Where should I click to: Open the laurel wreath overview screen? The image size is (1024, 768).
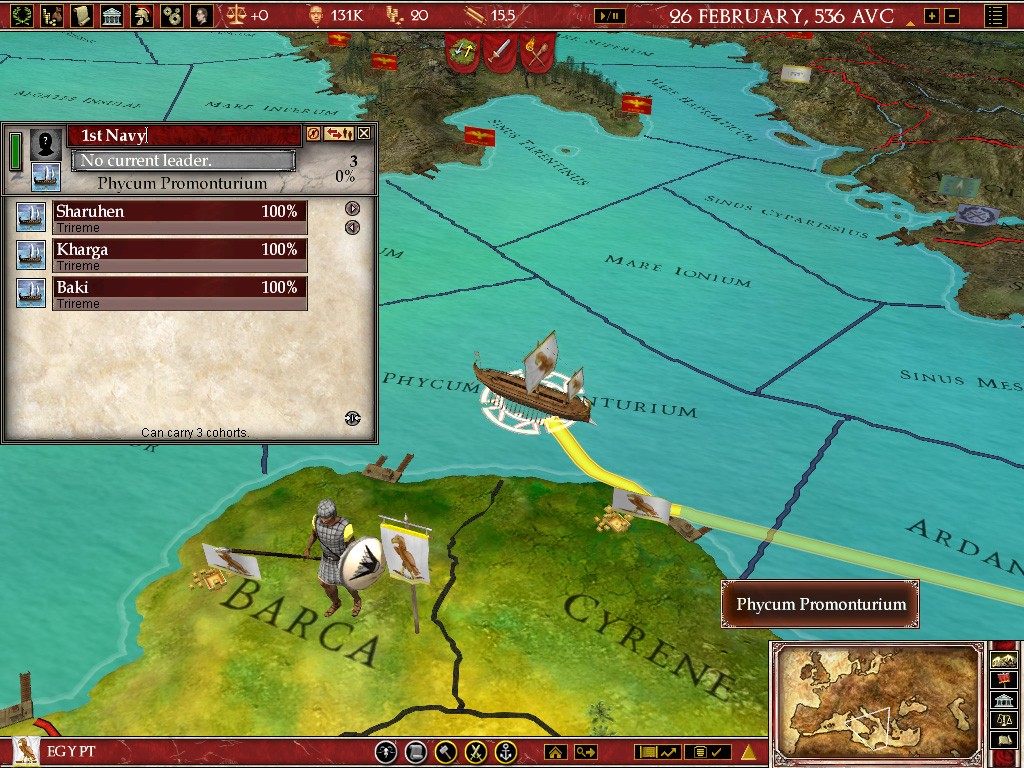click(x=20, y=15)
